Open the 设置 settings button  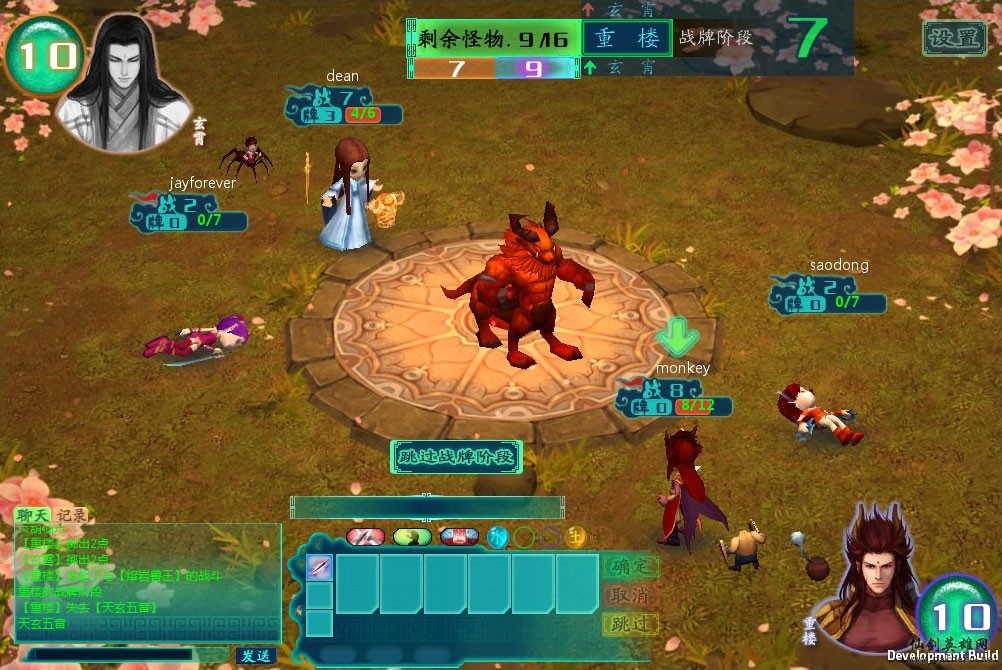pyautogui.click(x=954, y=39)
